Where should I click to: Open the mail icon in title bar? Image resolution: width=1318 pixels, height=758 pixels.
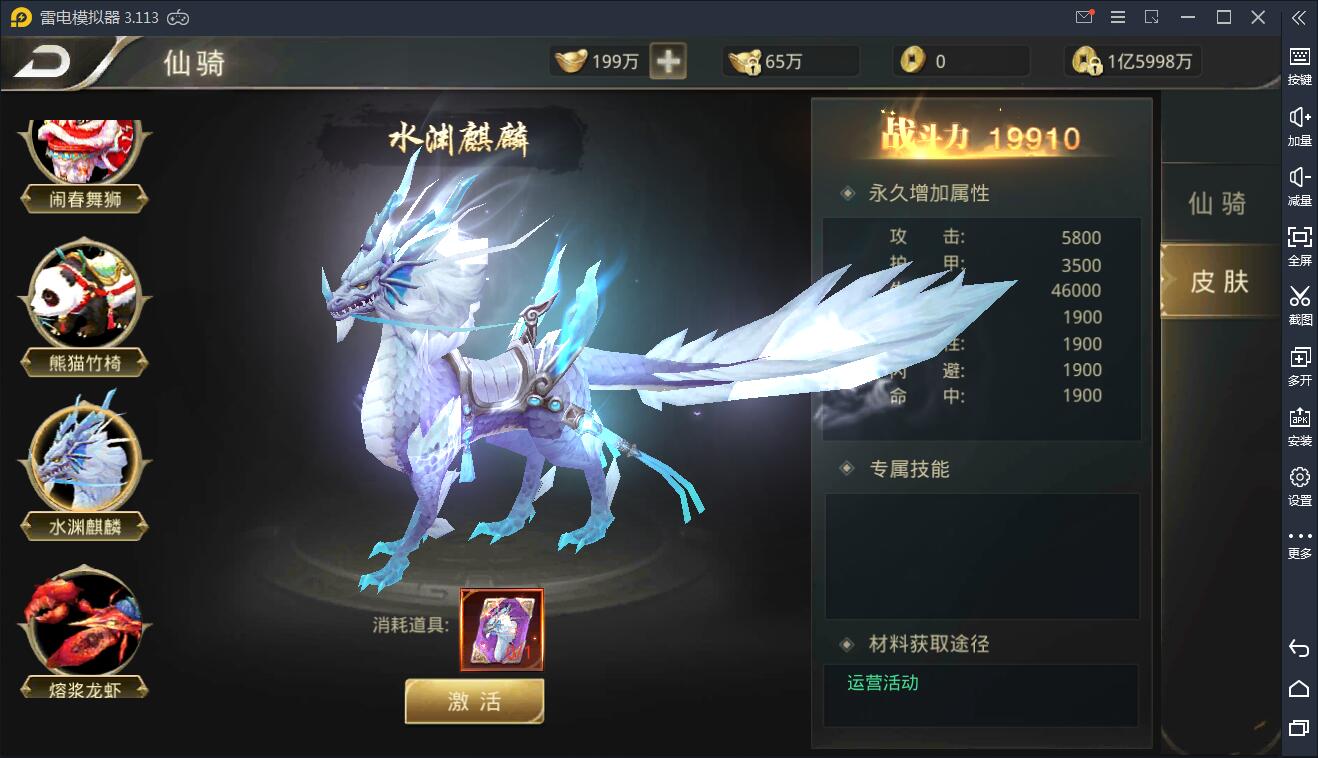(1084, 17)
